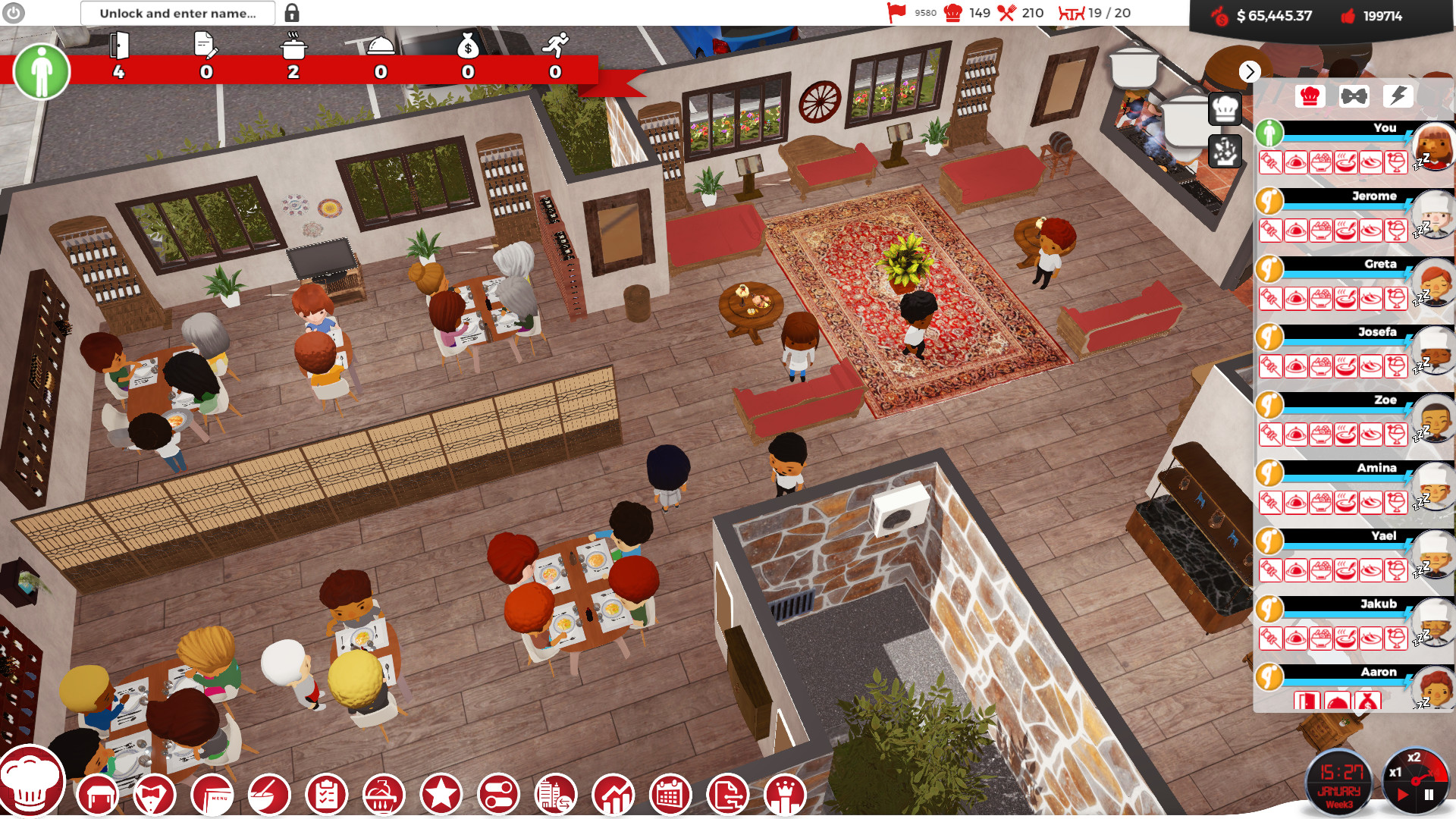Open the contracts document panel
1456x819 pixels.
[x=726, y=794]
